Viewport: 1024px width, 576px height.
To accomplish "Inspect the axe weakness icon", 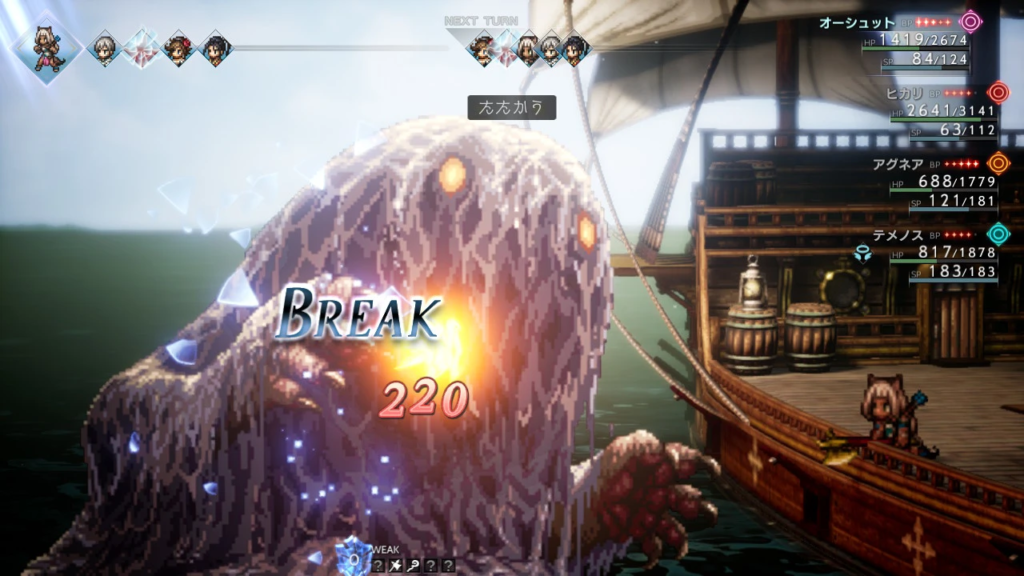I will 397,566.
